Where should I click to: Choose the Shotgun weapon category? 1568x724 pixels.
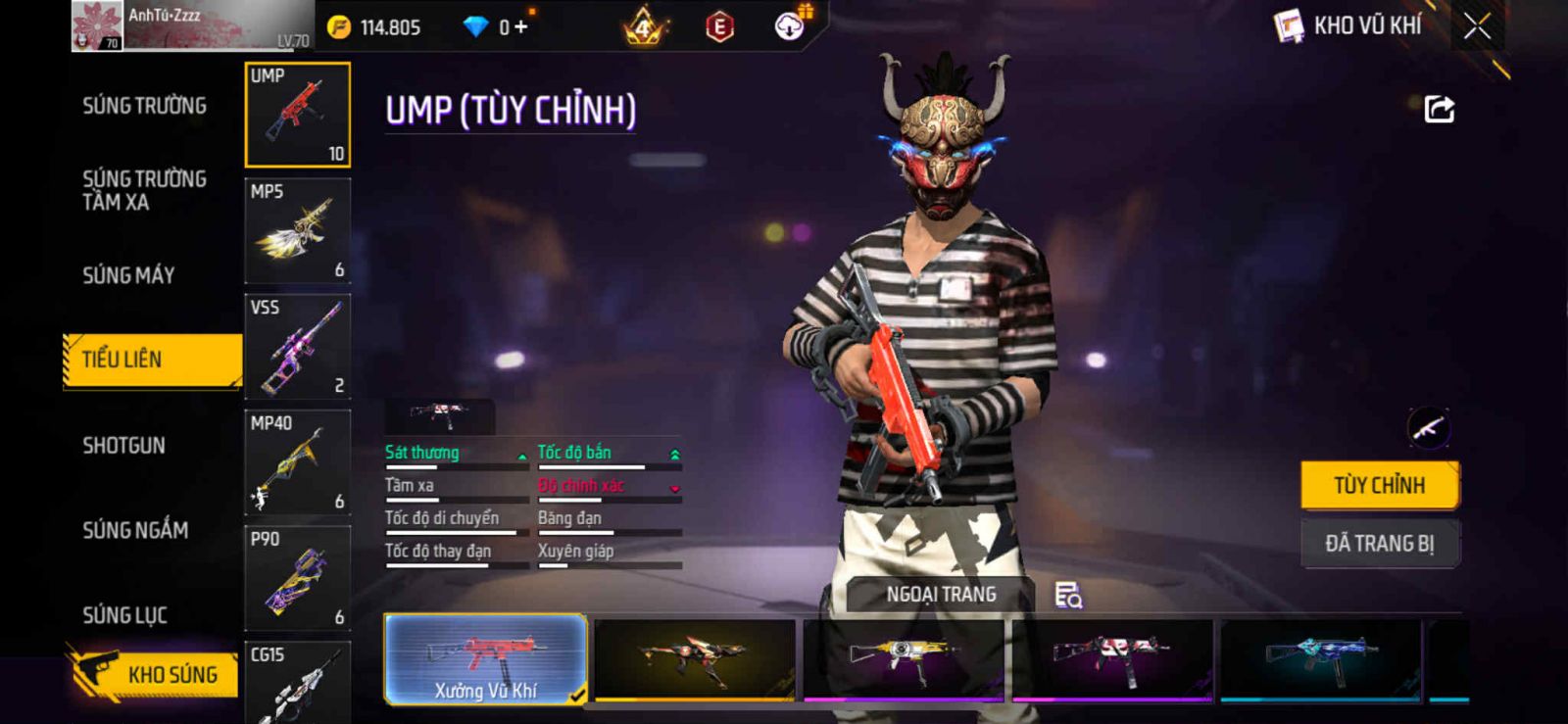[x=123, y=446]
